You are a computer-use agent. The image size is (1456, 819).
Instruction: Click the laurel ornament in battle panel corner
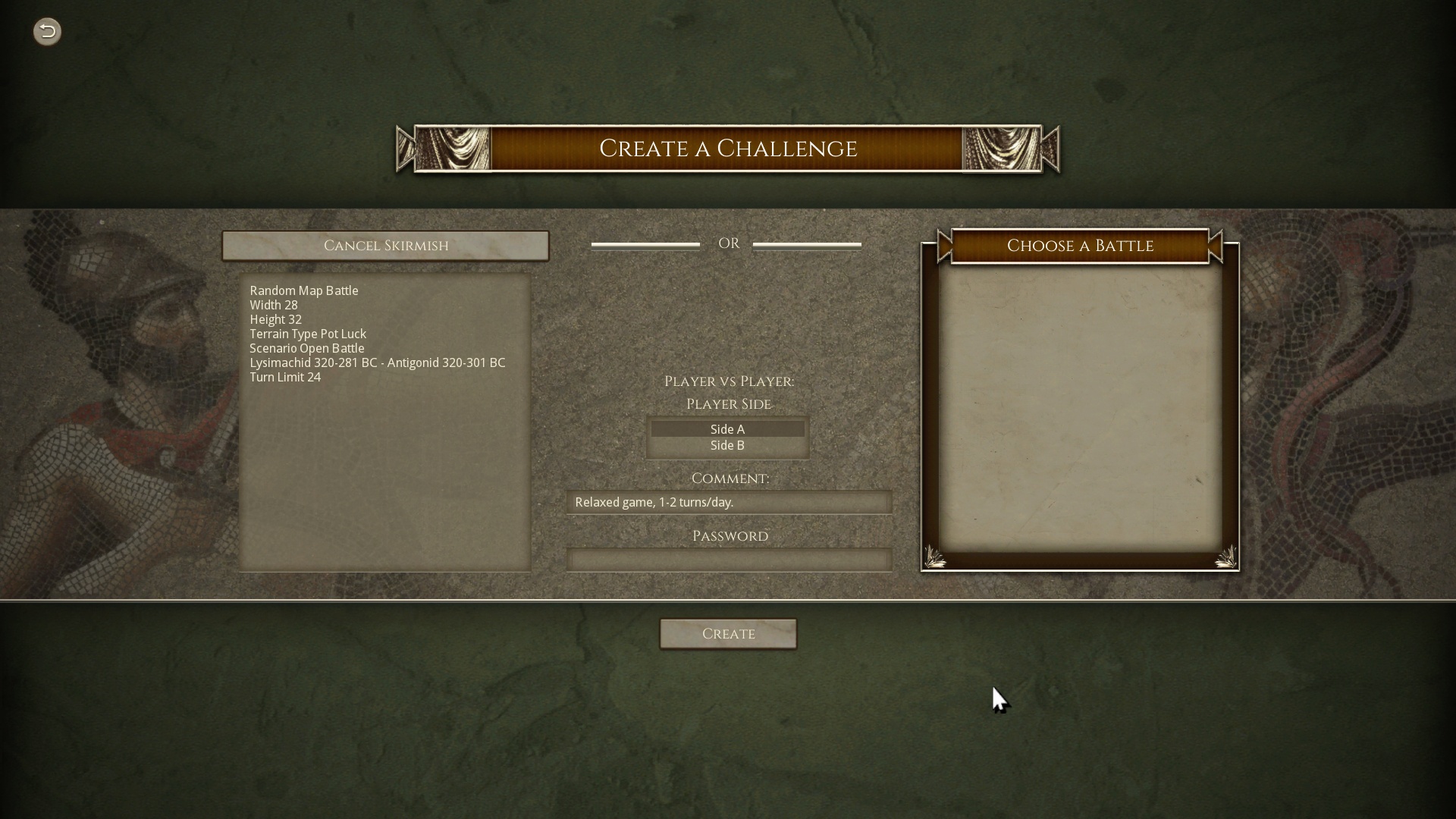(x=936, y=557)
